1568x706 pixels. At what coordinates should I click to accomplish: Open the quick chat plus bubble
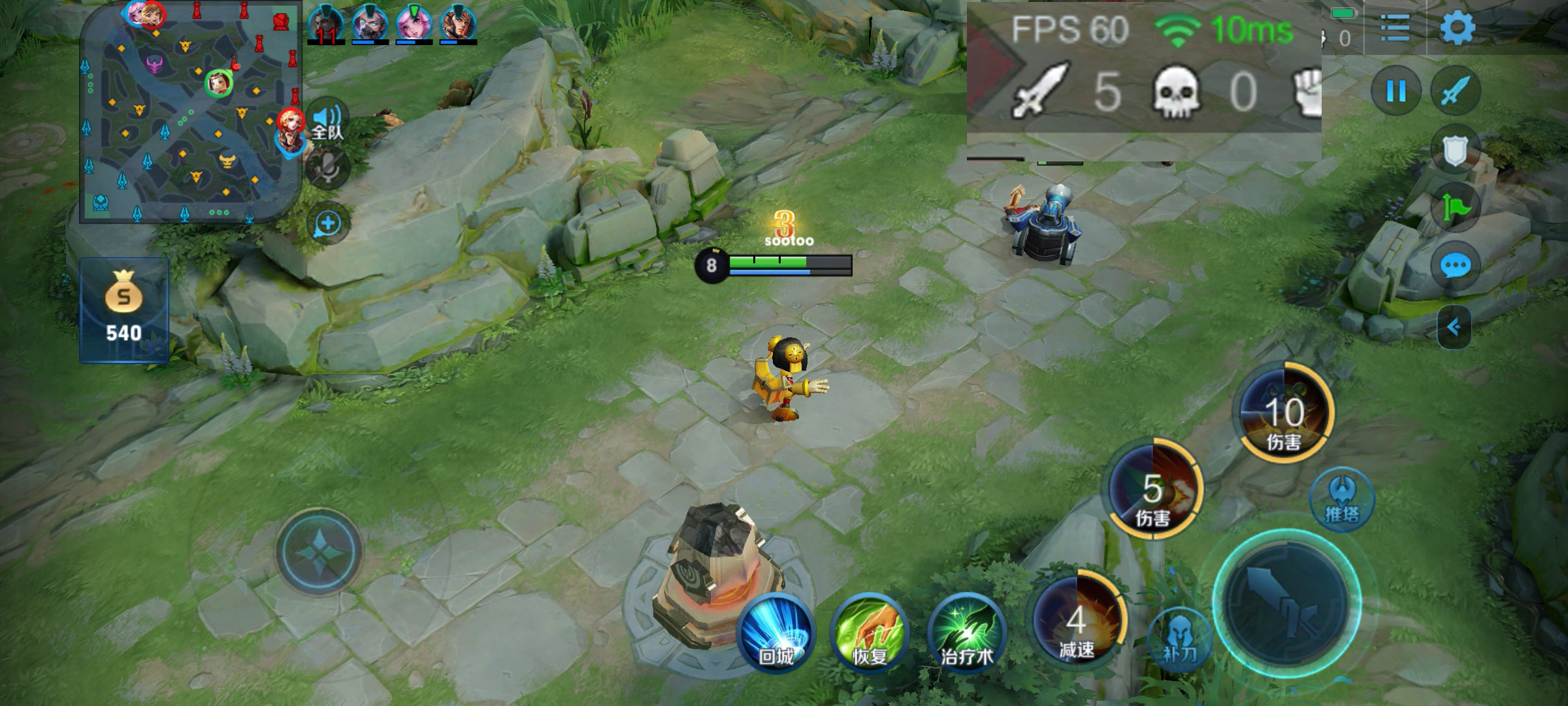tap(327, 224)
